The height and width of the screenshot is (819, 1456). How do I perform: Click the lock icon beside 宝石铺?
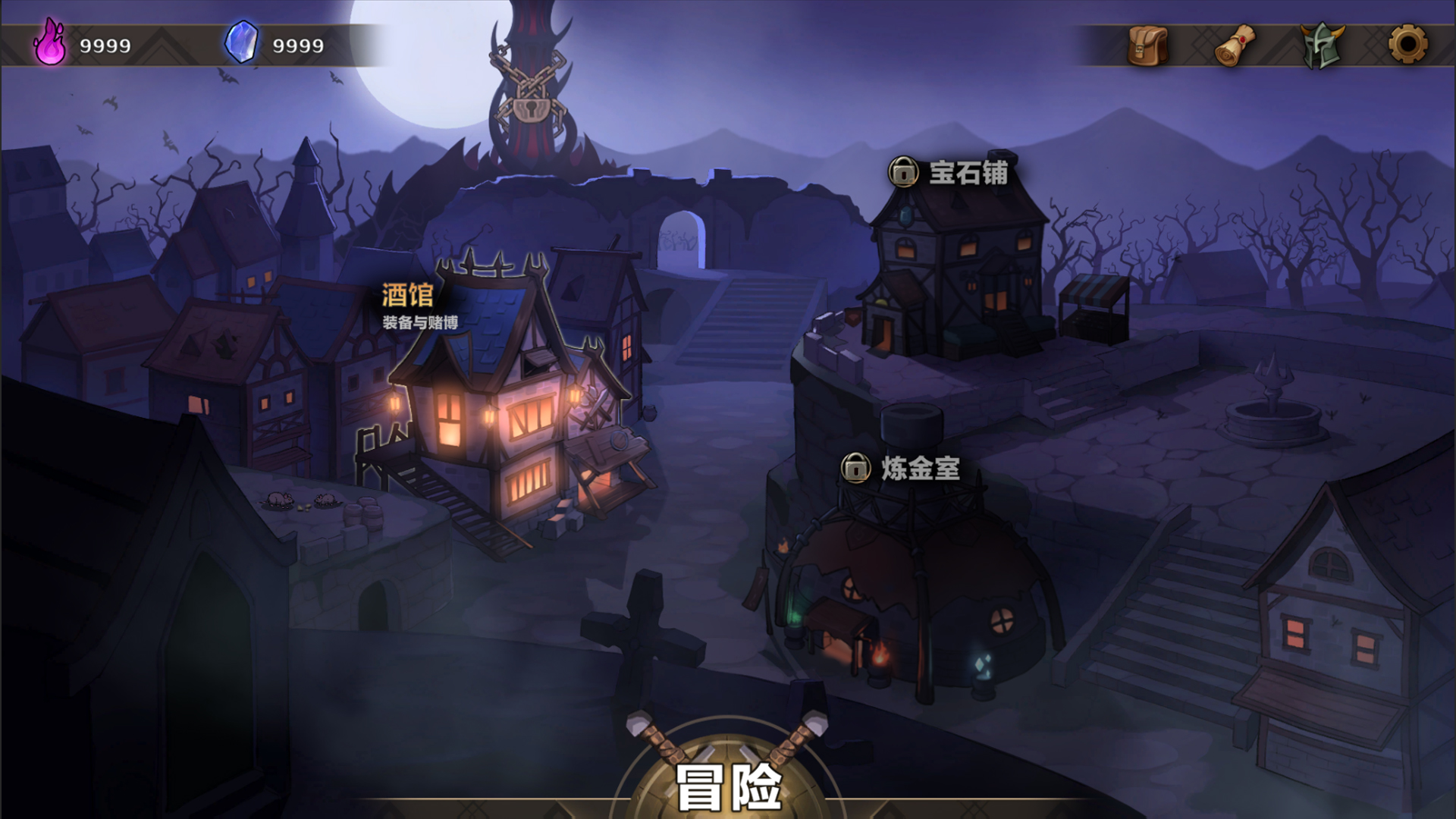[x=902, y=173]
